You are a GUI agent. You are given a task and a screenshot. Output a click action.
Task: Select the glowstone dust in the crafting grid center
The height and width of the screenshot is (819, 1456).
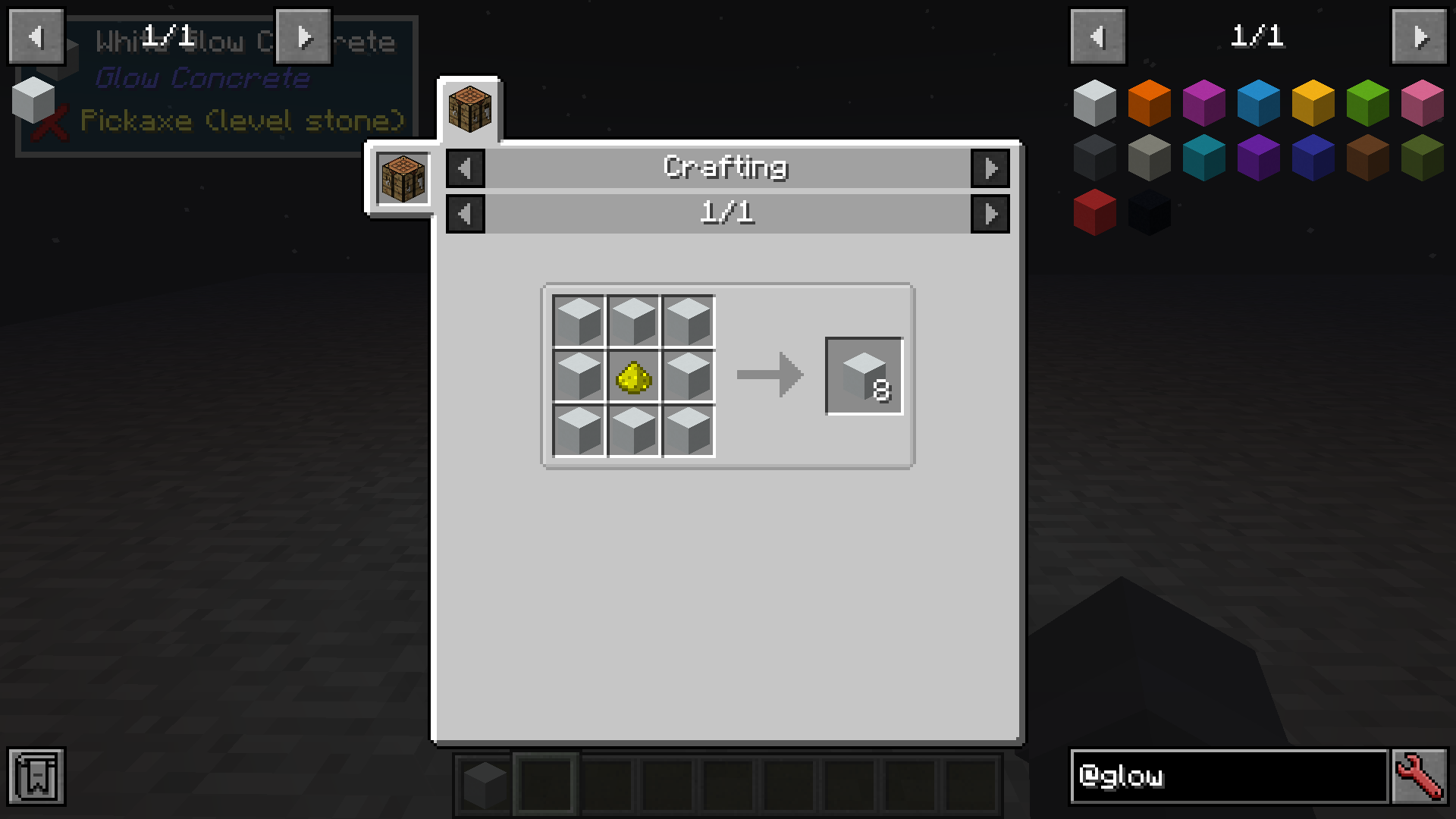[x=634, y=375]
